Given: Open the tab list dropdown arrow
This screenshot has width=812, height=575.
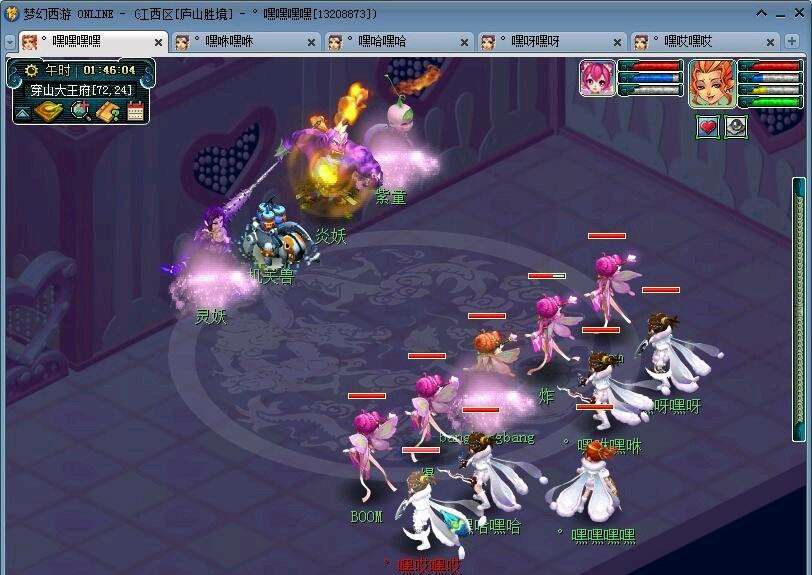Looking at the screenshot, I should (9, 42).
